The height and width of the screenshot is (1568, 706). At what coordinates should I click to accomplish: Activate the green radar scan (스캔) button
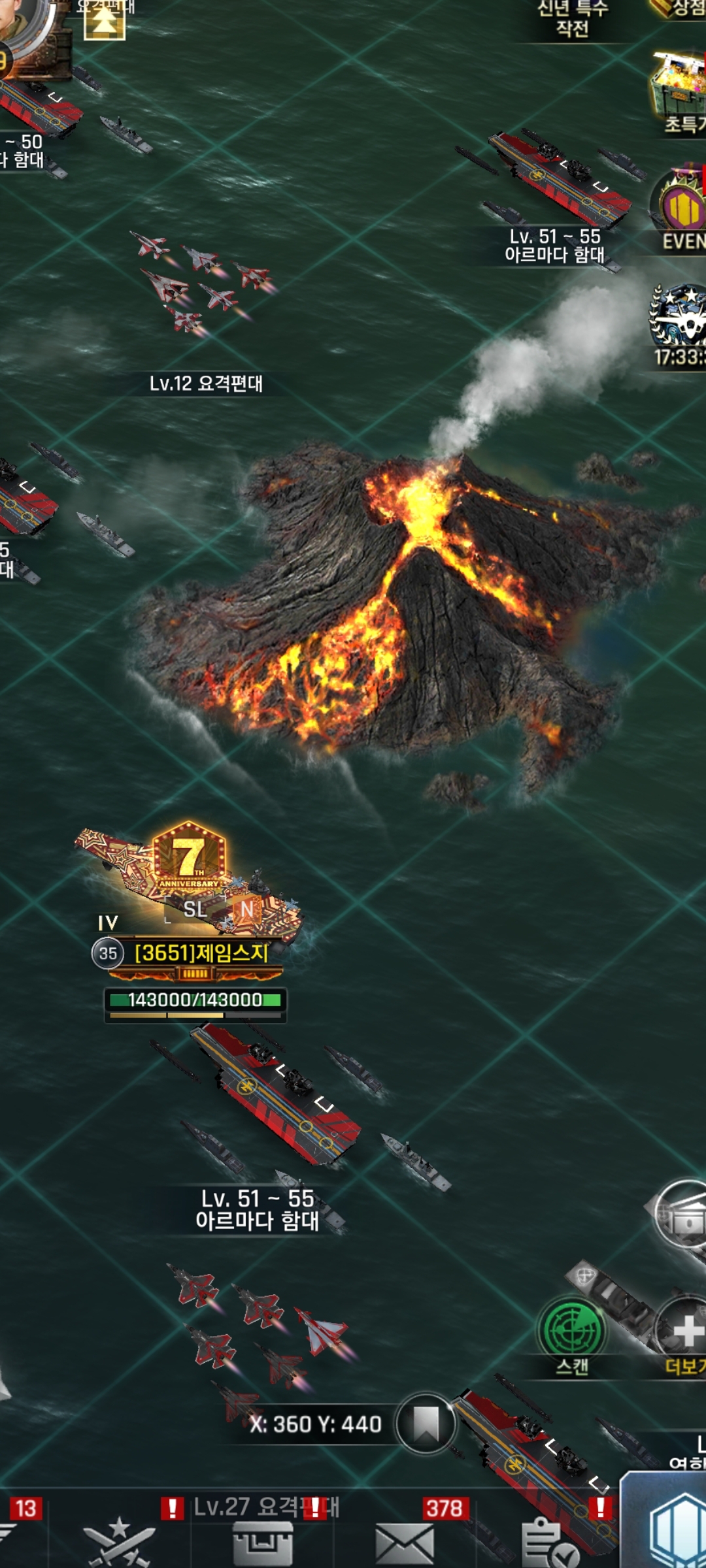coord(572,1330)
